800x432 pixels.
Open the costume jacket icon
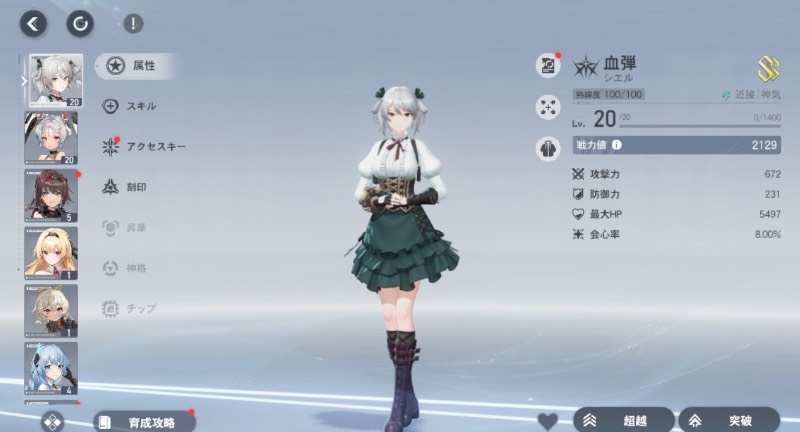coord(548,146)
